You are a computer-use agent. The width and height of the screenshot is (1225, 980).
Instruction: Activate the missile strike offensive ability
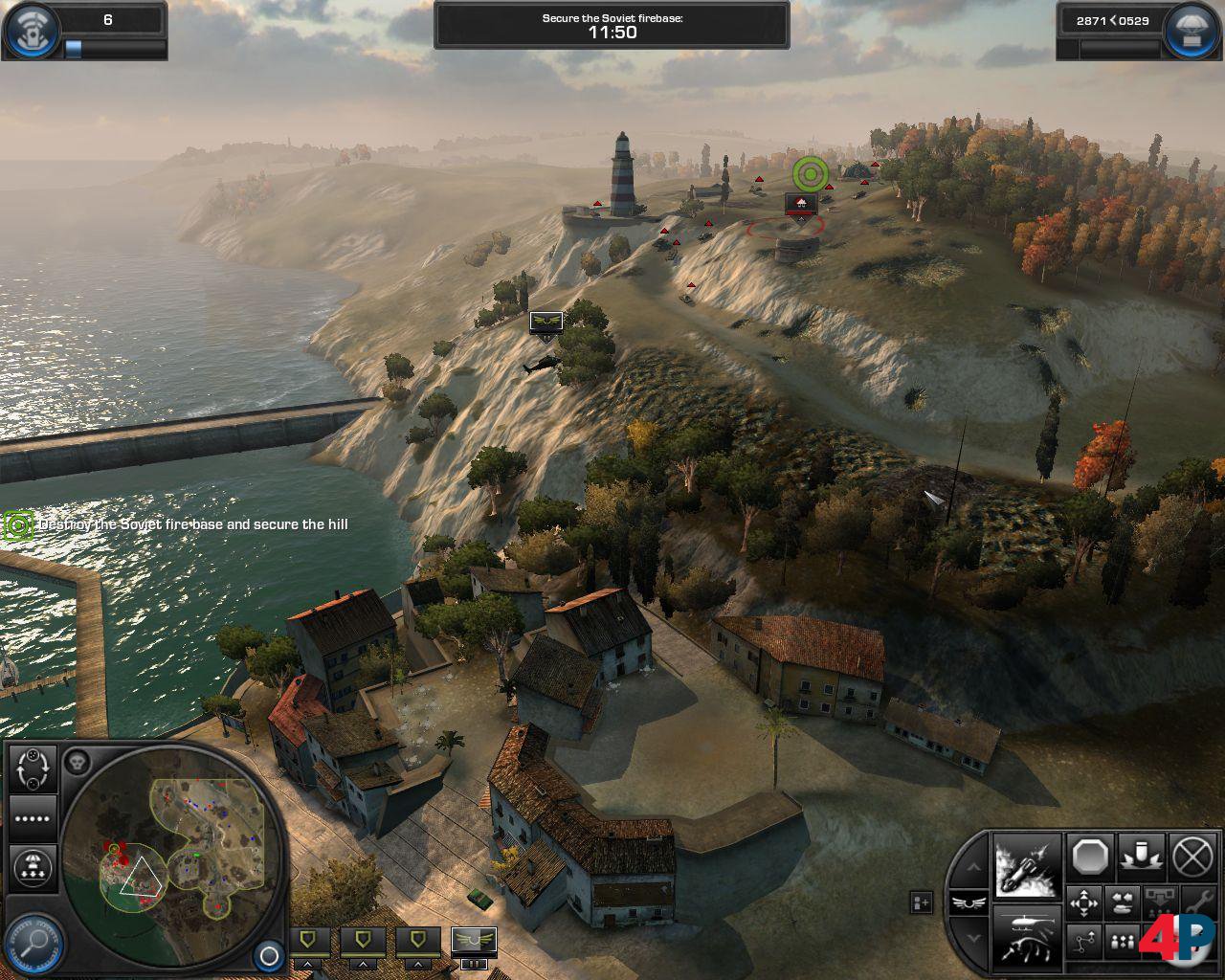tap(1027, 865)
